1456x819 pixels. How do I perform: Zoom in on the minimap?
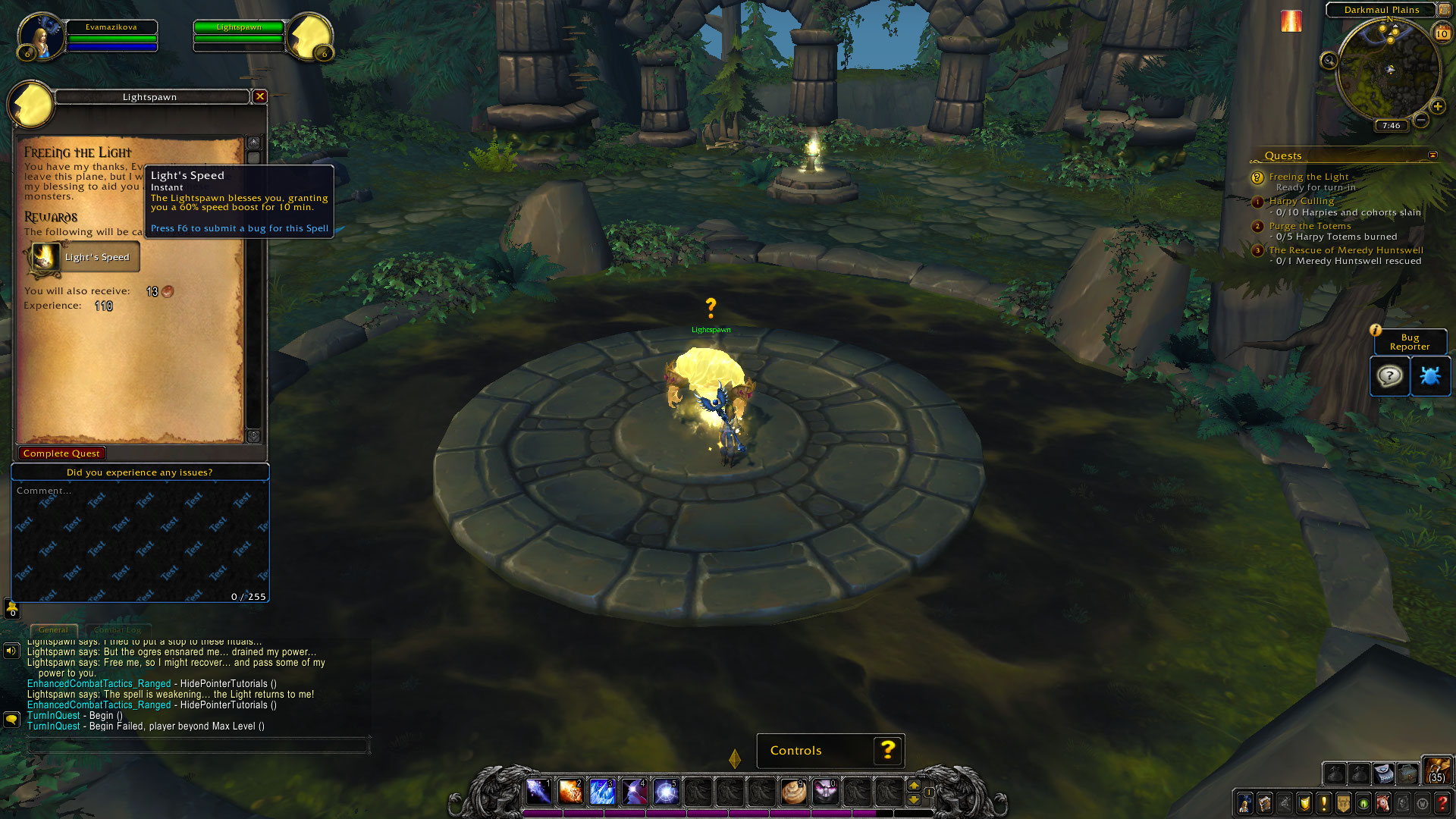(x=1437, y=107)
